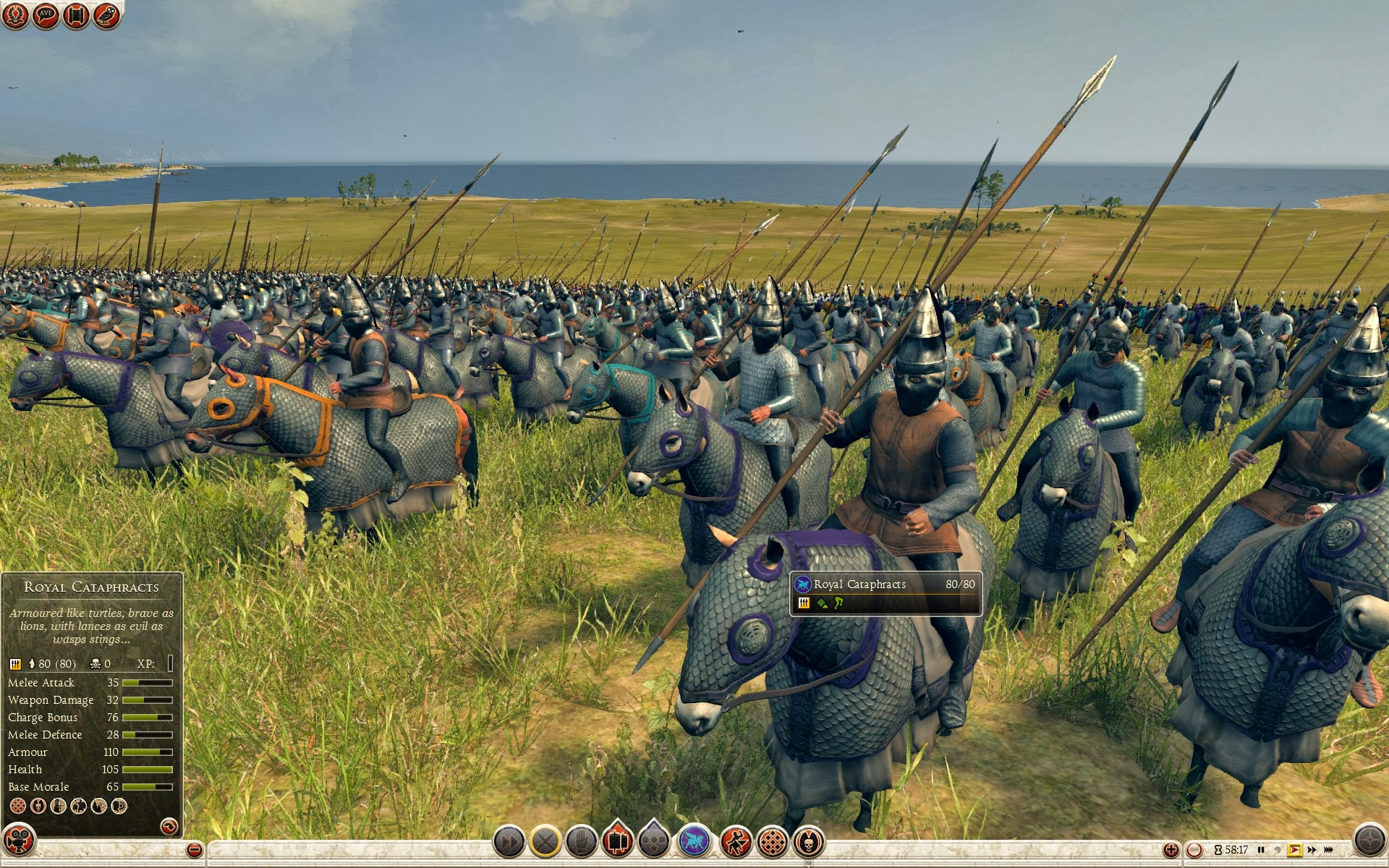Toggle the crossed swords melee mode
The image size is (1389, 868).
click(545, 842)
